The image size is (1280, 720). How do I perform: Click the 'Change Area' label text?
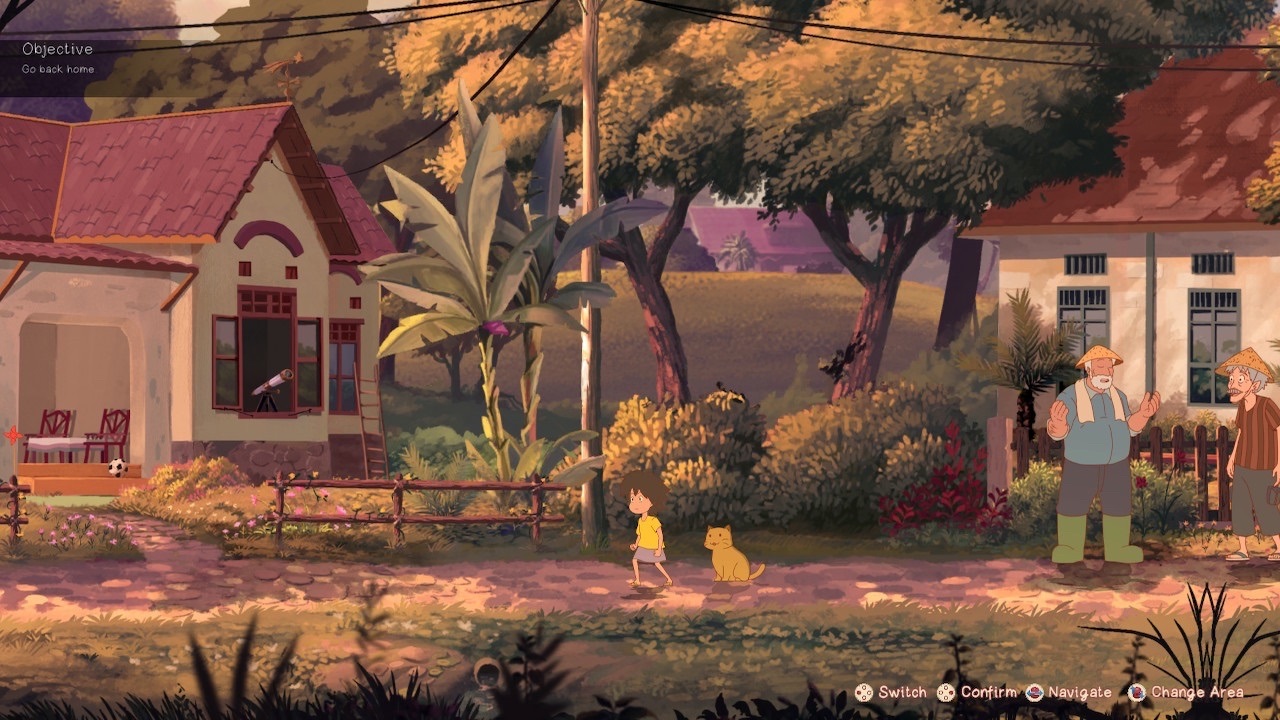1196,692
